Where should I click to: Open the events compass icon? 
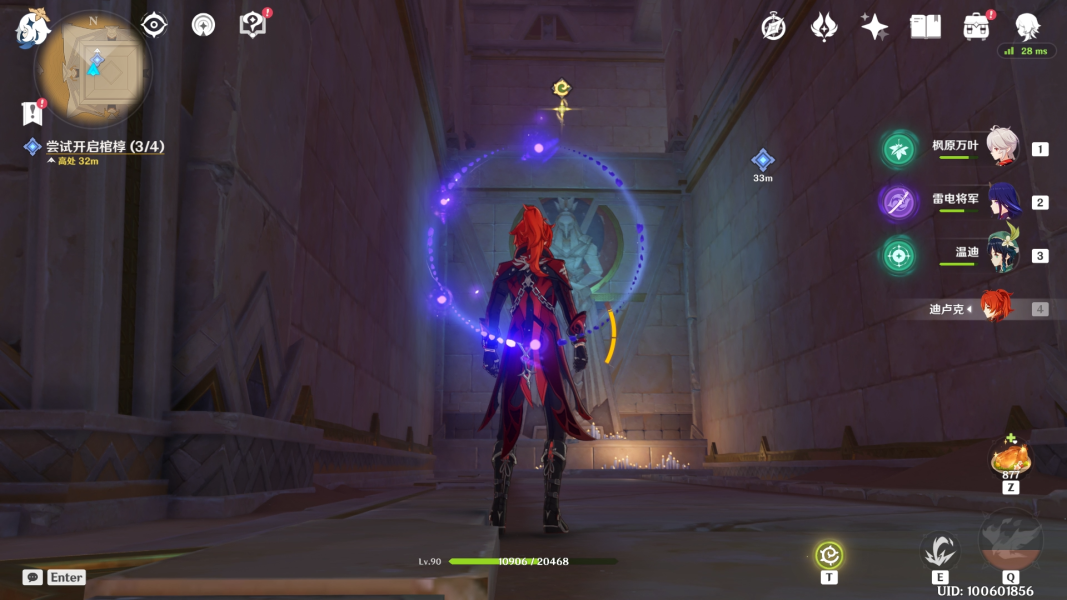coord(773,27)
